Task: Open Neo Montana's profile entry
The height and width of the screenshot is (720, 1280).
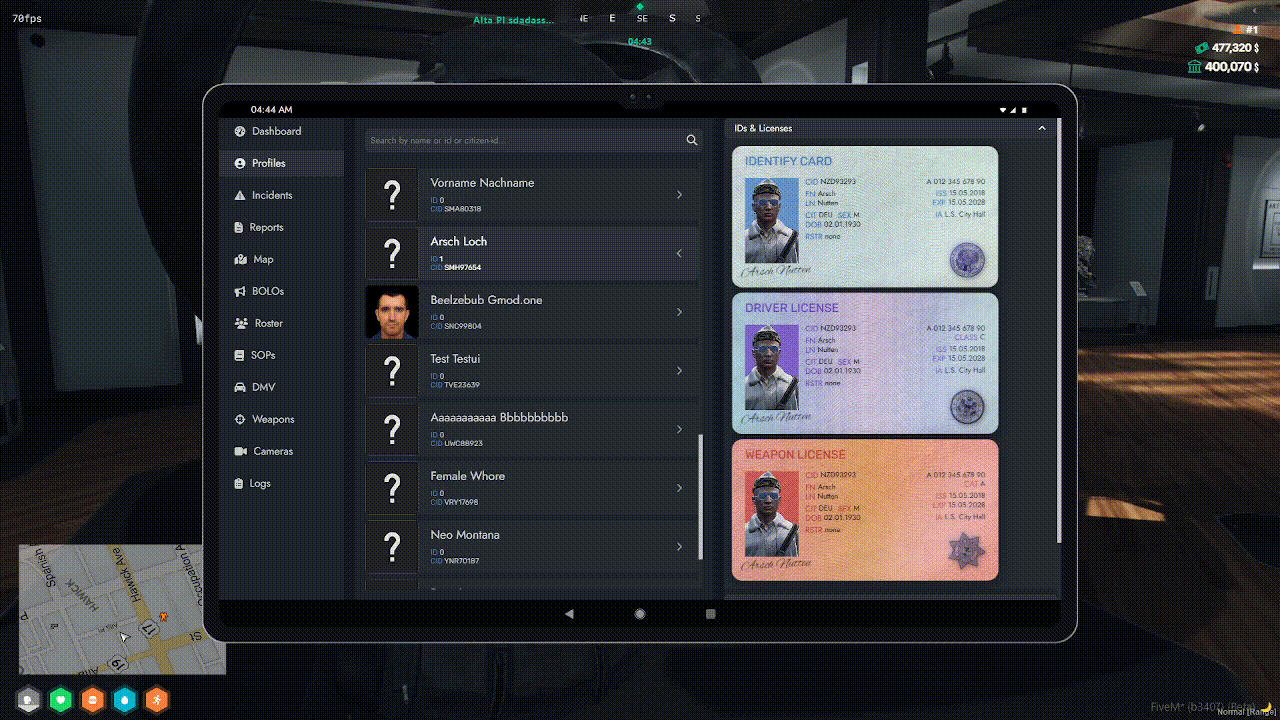Action: tap(532, 546)
